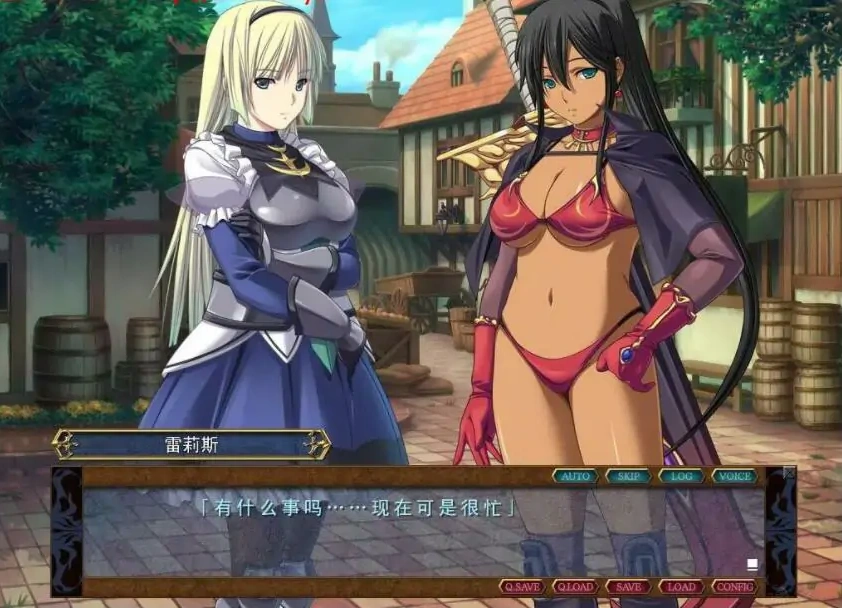Open the LOAD menu
842x608 pixels.
point(681,587)
